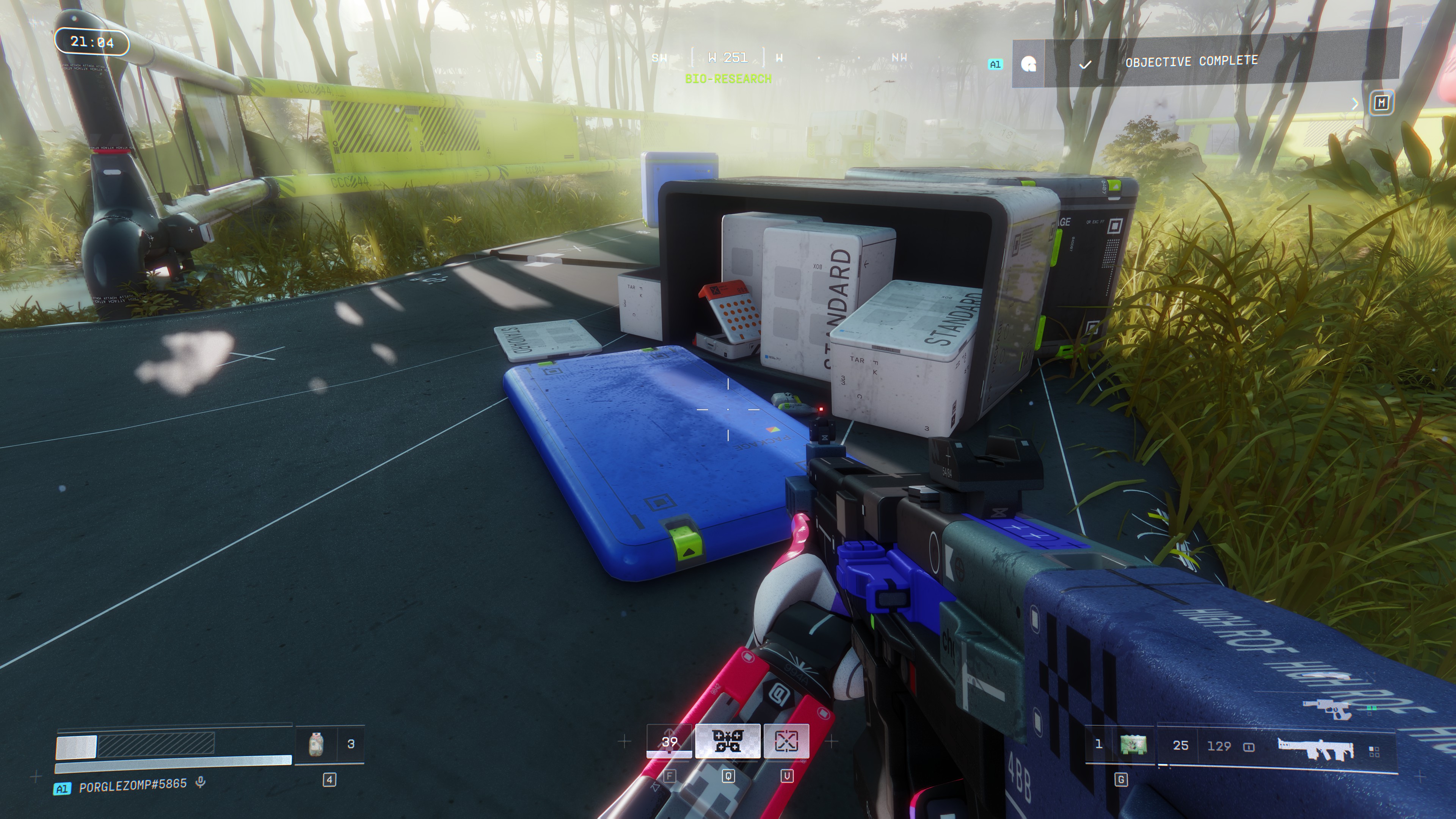Toggle the microphone icon beside PORGLEZOMP#5865
Screen dimensions: 1456x819
(200, 783)
